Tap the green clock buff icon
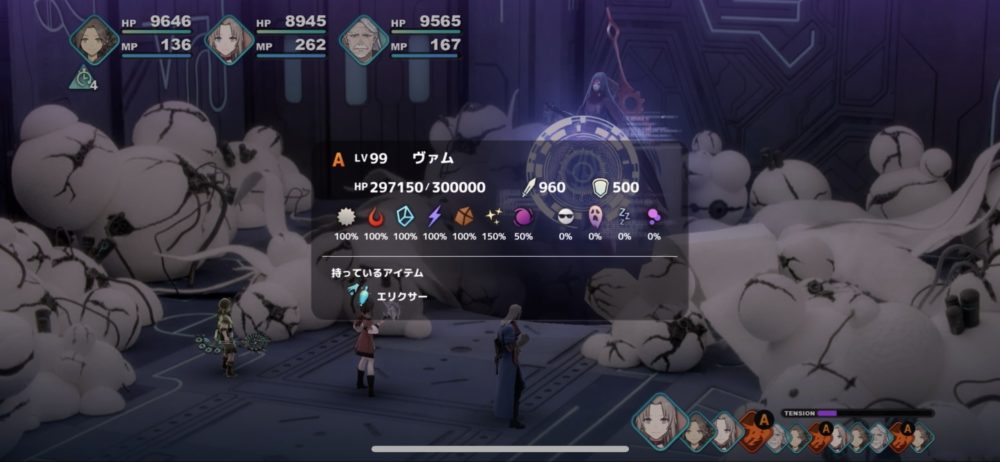The image size is (1000, 462). click(x=82, y=77)
